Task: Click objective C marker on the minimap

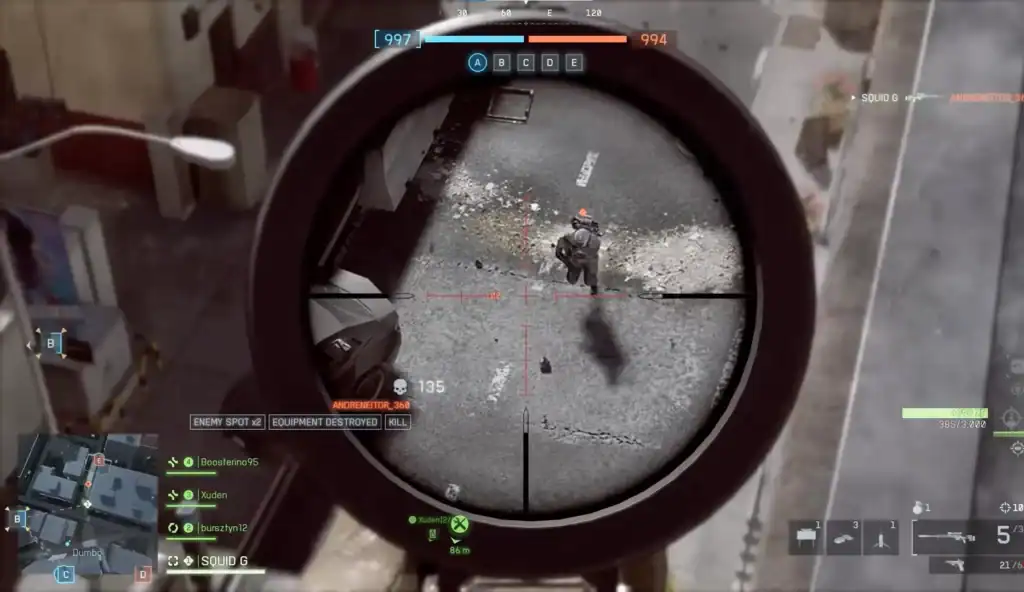Action: pyautogui.click(x=64, y=574)
